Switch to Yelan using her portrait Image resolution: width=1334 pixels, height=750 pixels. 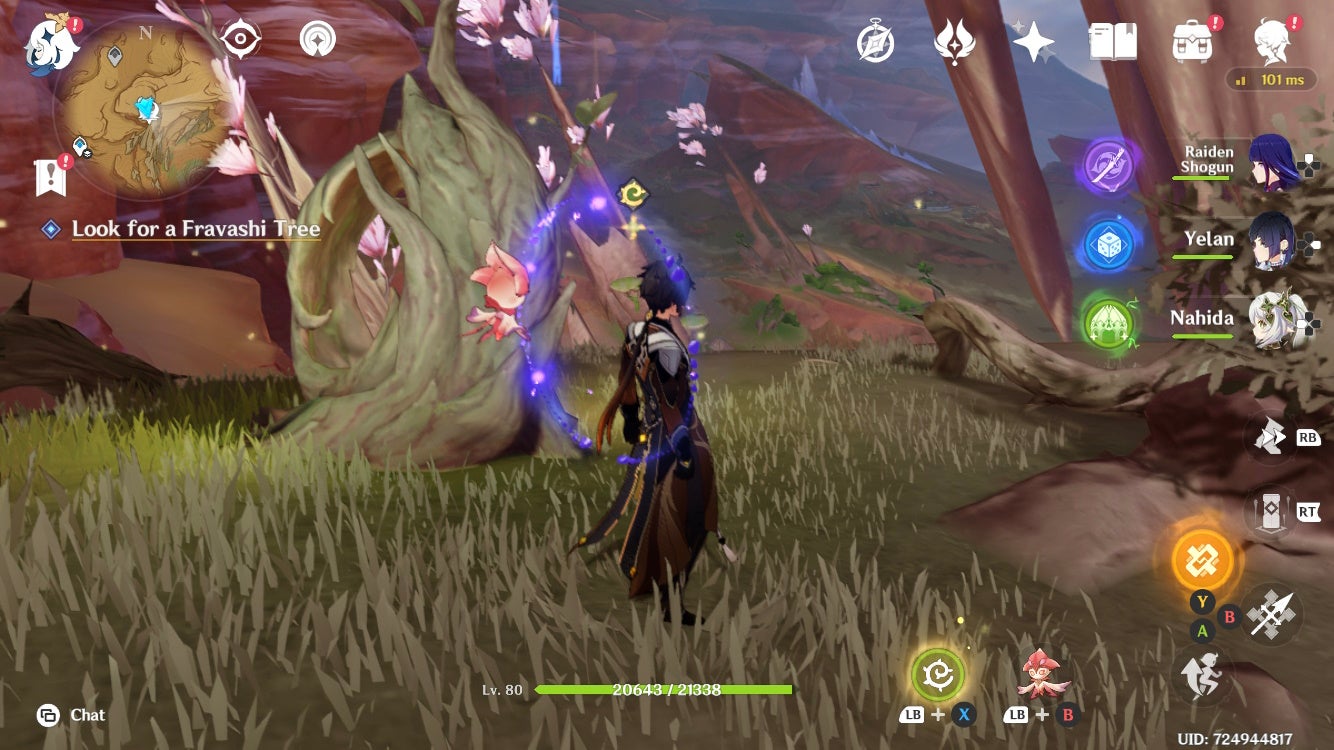point(1267,240)
